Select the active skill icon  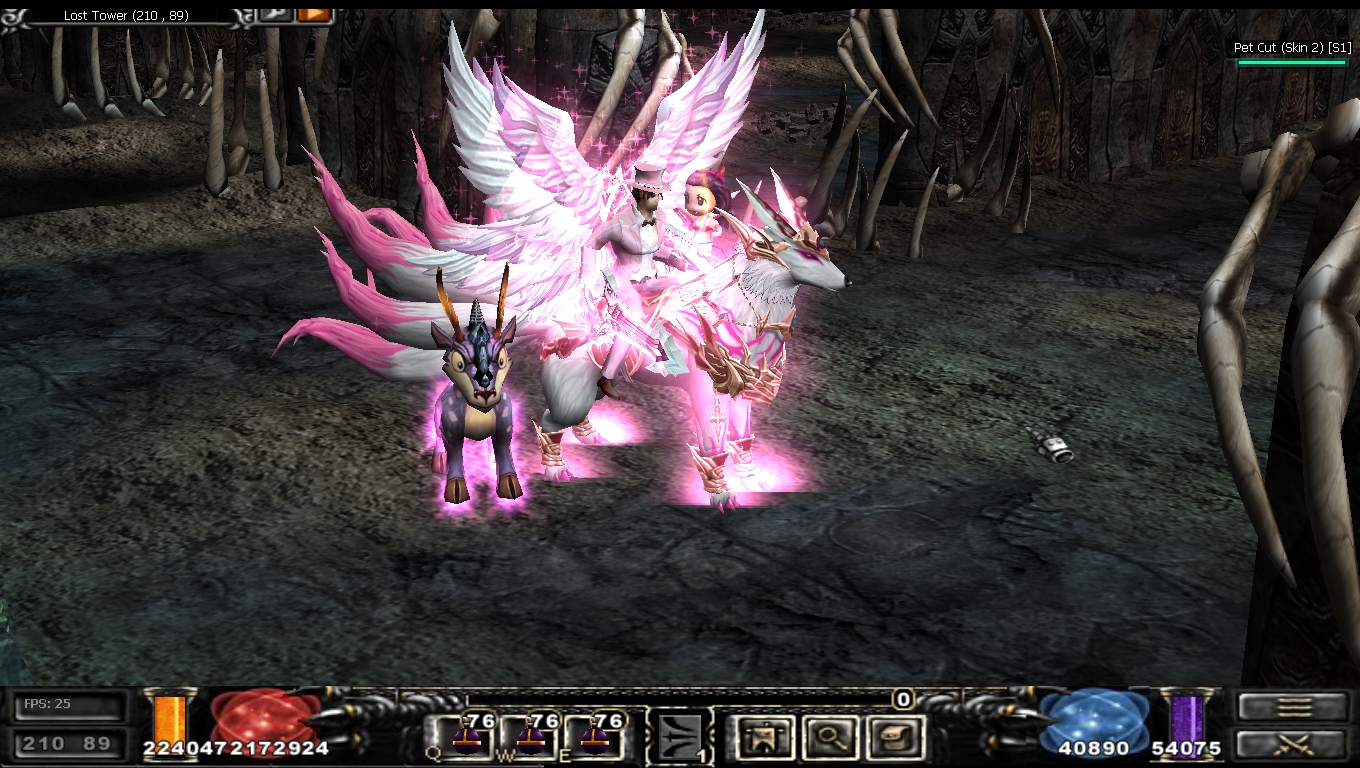pos(679,738)
